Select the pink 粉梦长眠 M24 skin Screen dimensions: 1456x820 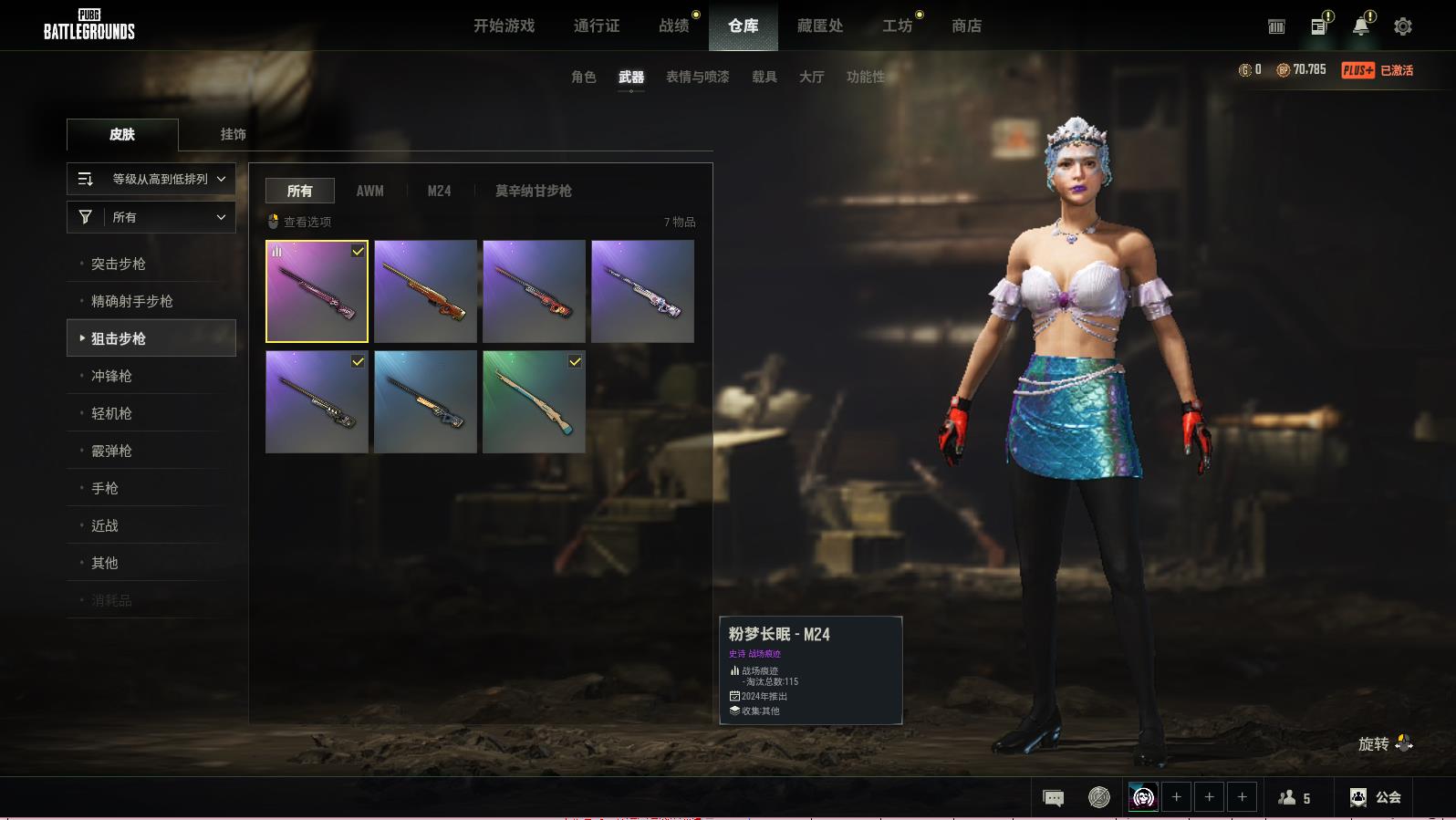click(317, 291)
